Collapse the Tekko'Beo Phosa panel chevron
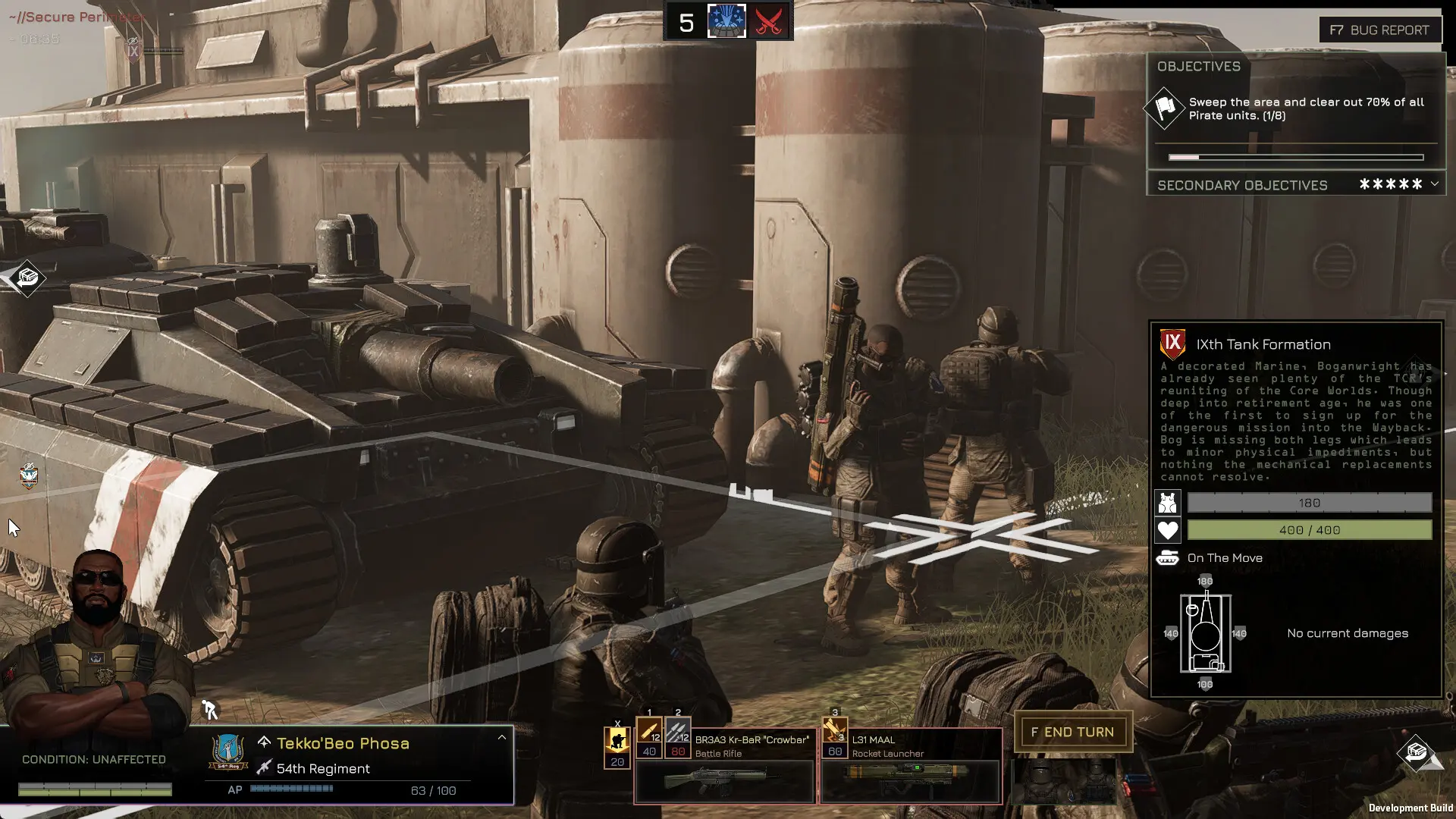 tap(501, 736)
